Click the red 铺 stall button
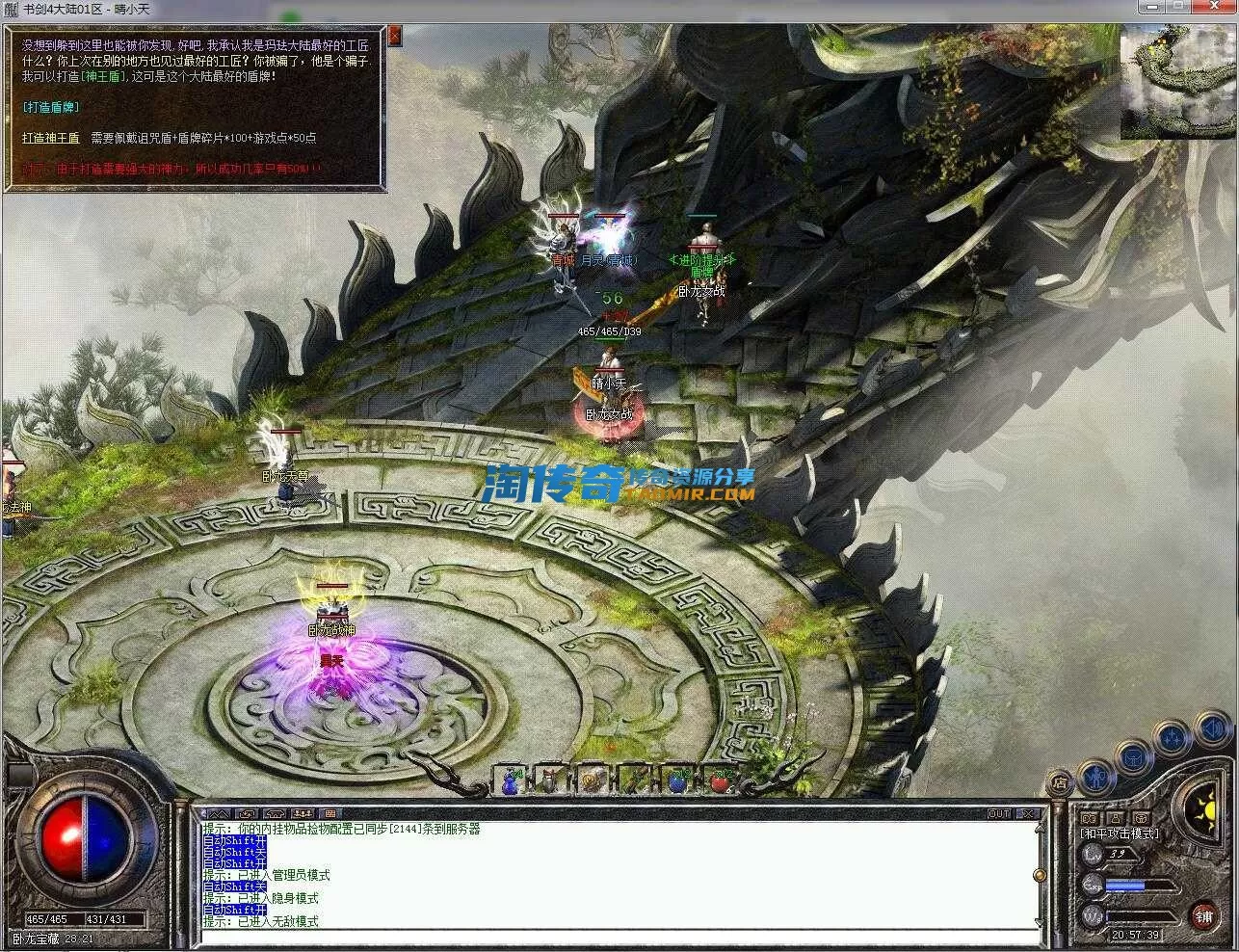 click(x=1203, y=915)
